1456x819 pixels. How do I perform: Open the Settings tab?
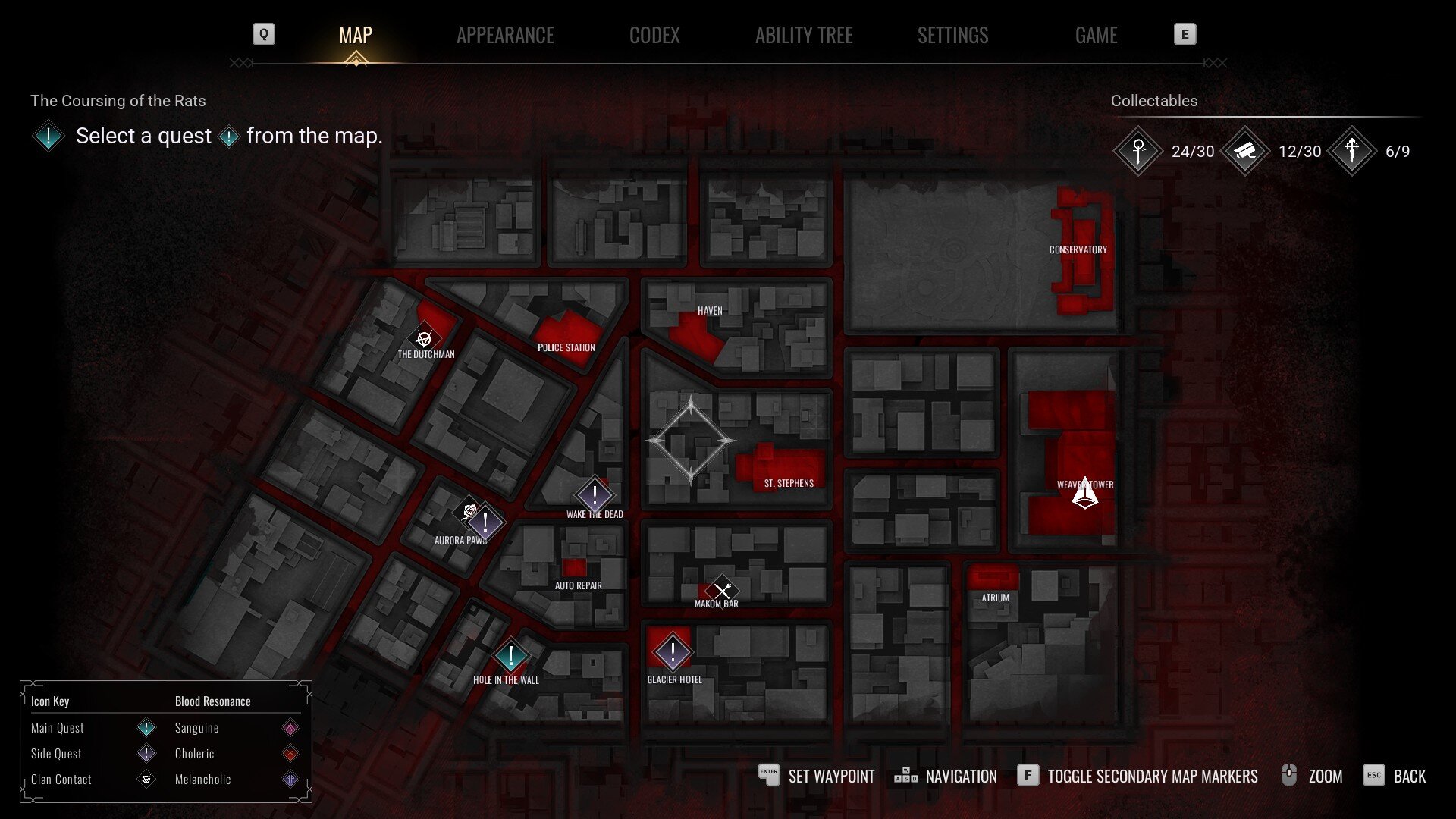pos(952,36)
